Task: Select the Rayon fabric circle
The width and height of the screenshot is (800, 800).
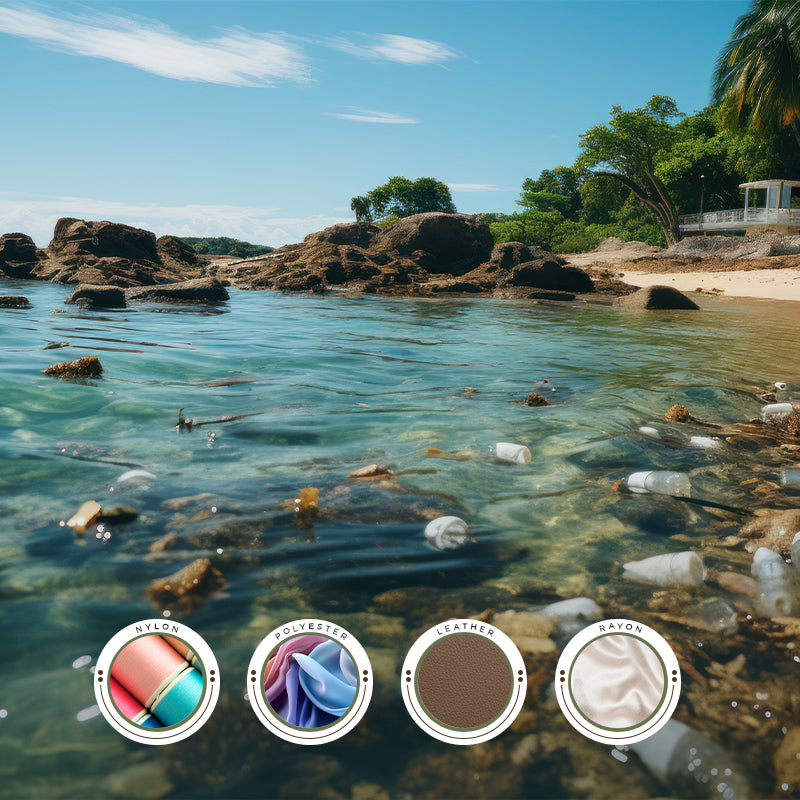Action: [x=617, y=682]
